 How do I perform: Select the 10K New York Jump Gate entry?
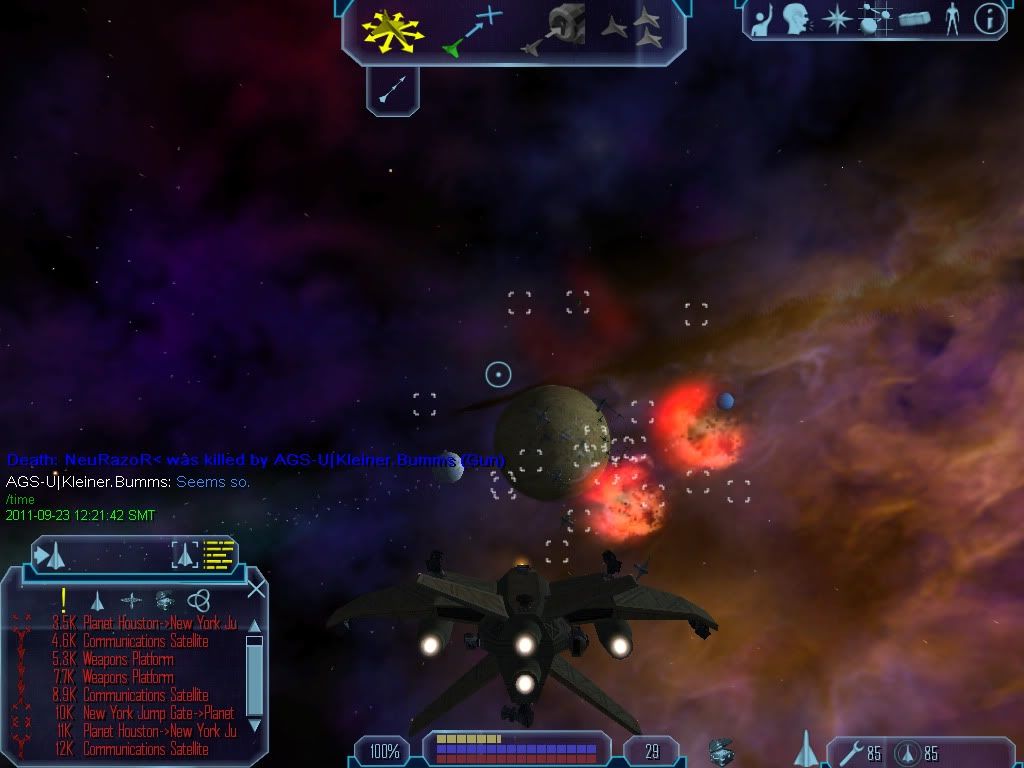(x=158, y=713)
